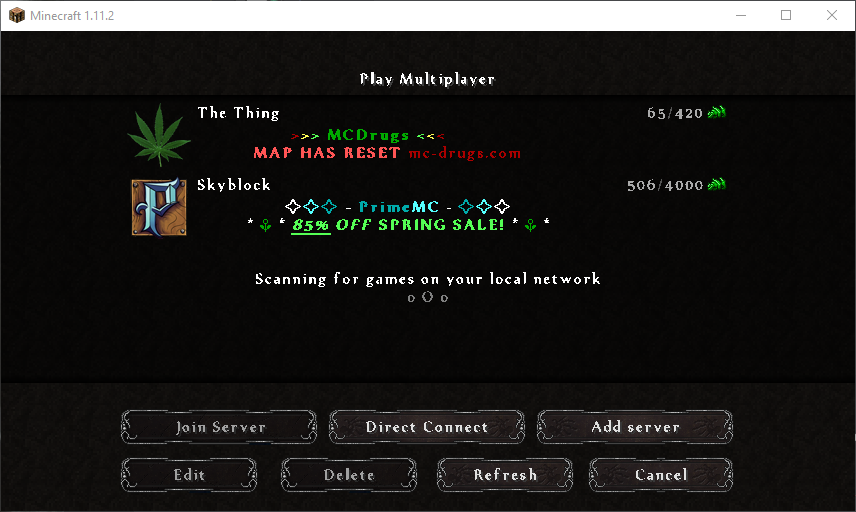Close the Minecraft window

(832, 15)
